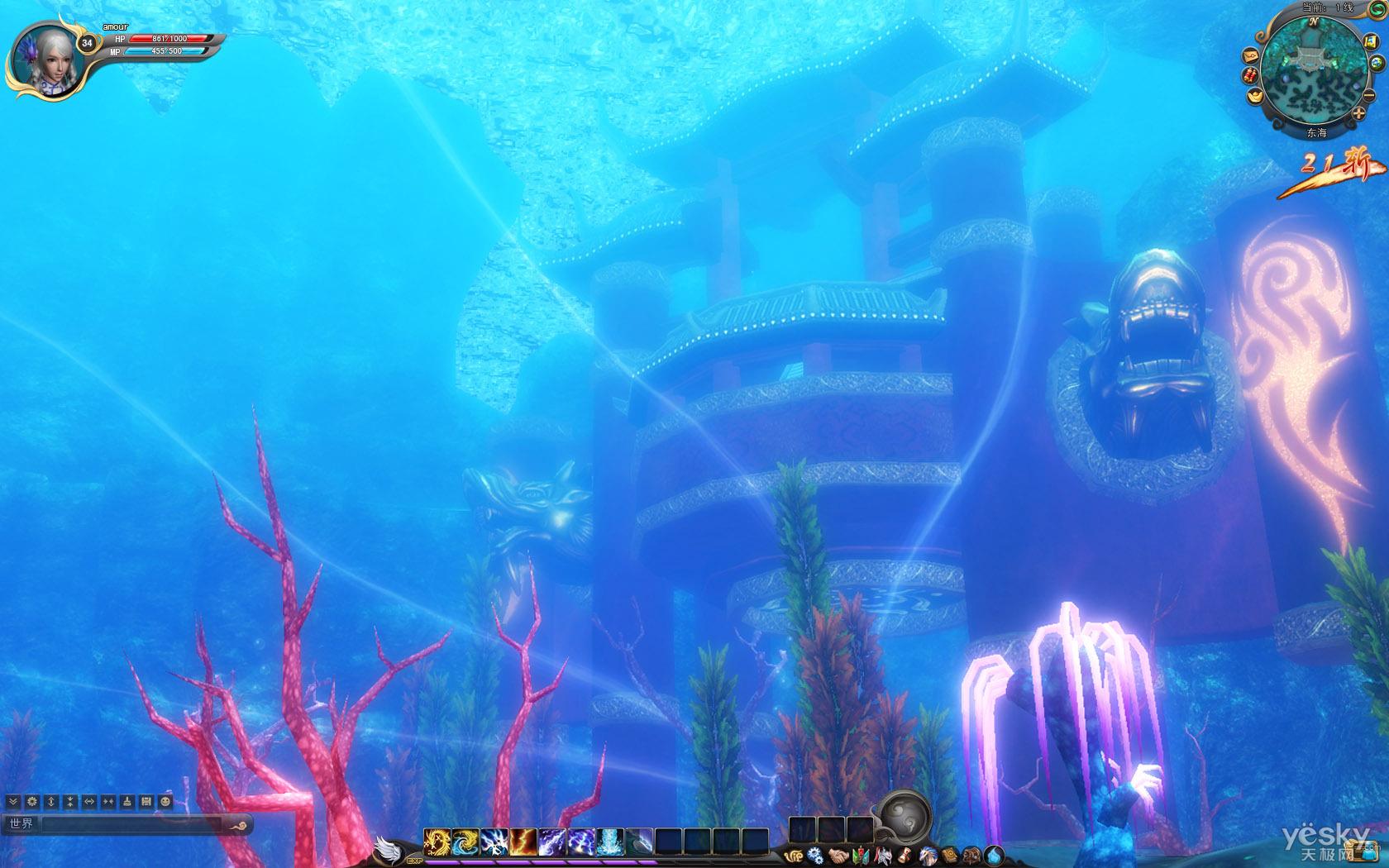Open the smiley emoticon picker
1389x868 pixels.
(x=165, y=802)
